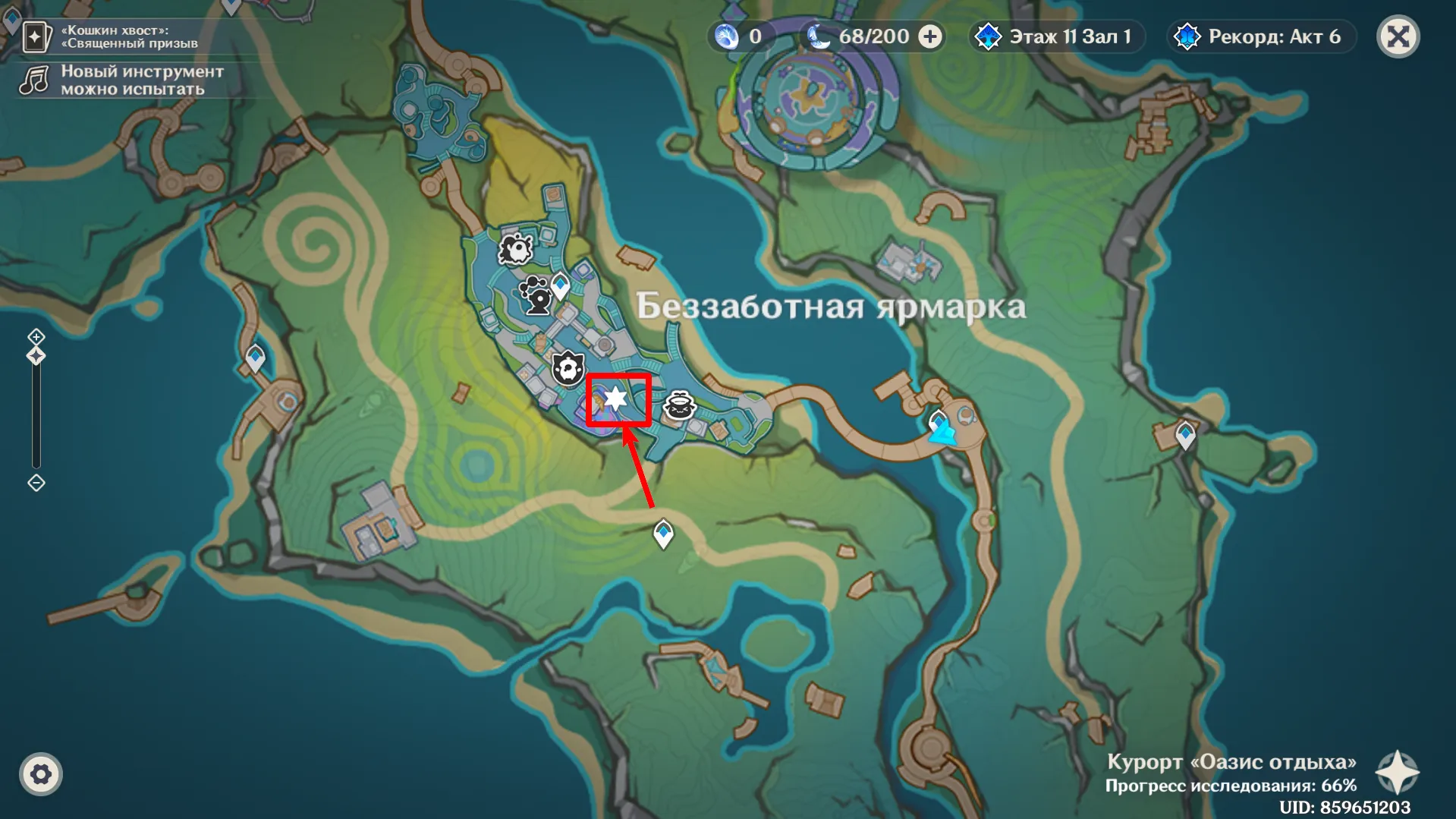Click the teleport waypoint below the fair
Viewport: 1456px width, 819px height.
(662, 532)
